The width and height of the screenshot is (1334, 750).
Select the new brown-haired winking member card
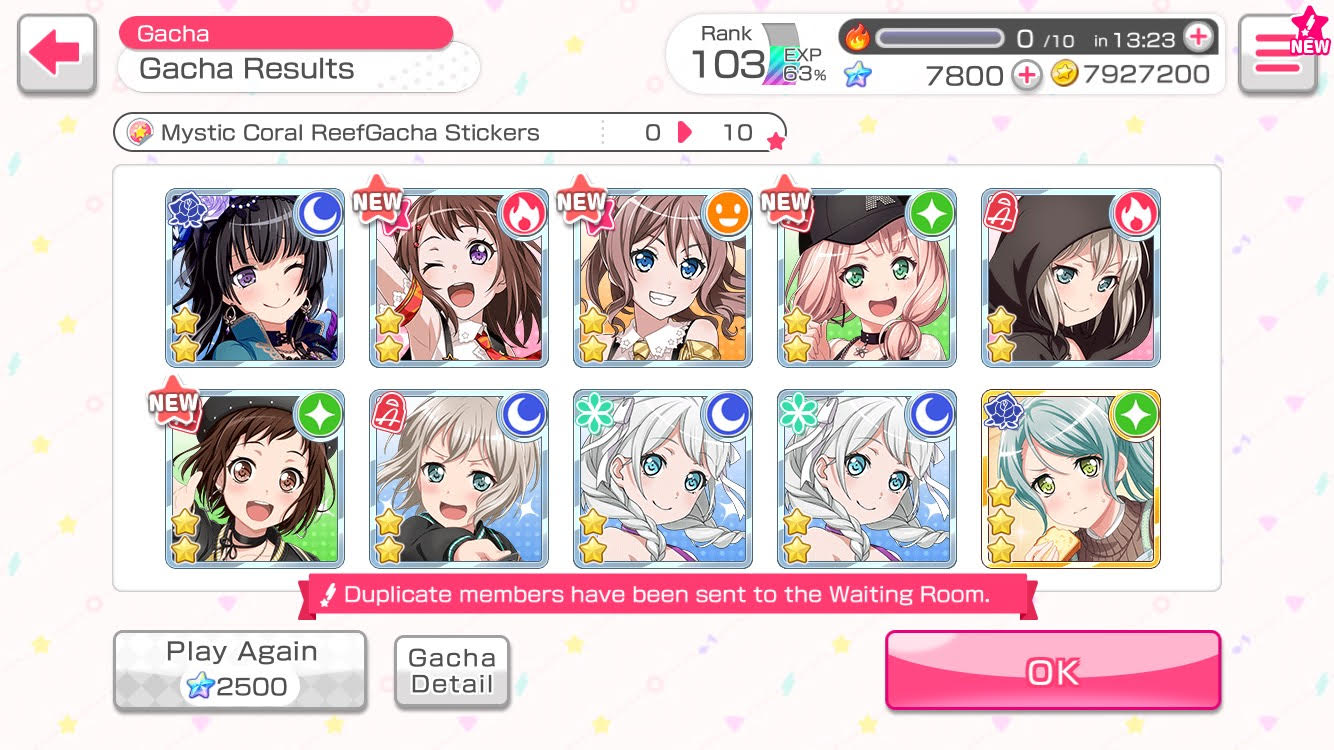point(459,278)
